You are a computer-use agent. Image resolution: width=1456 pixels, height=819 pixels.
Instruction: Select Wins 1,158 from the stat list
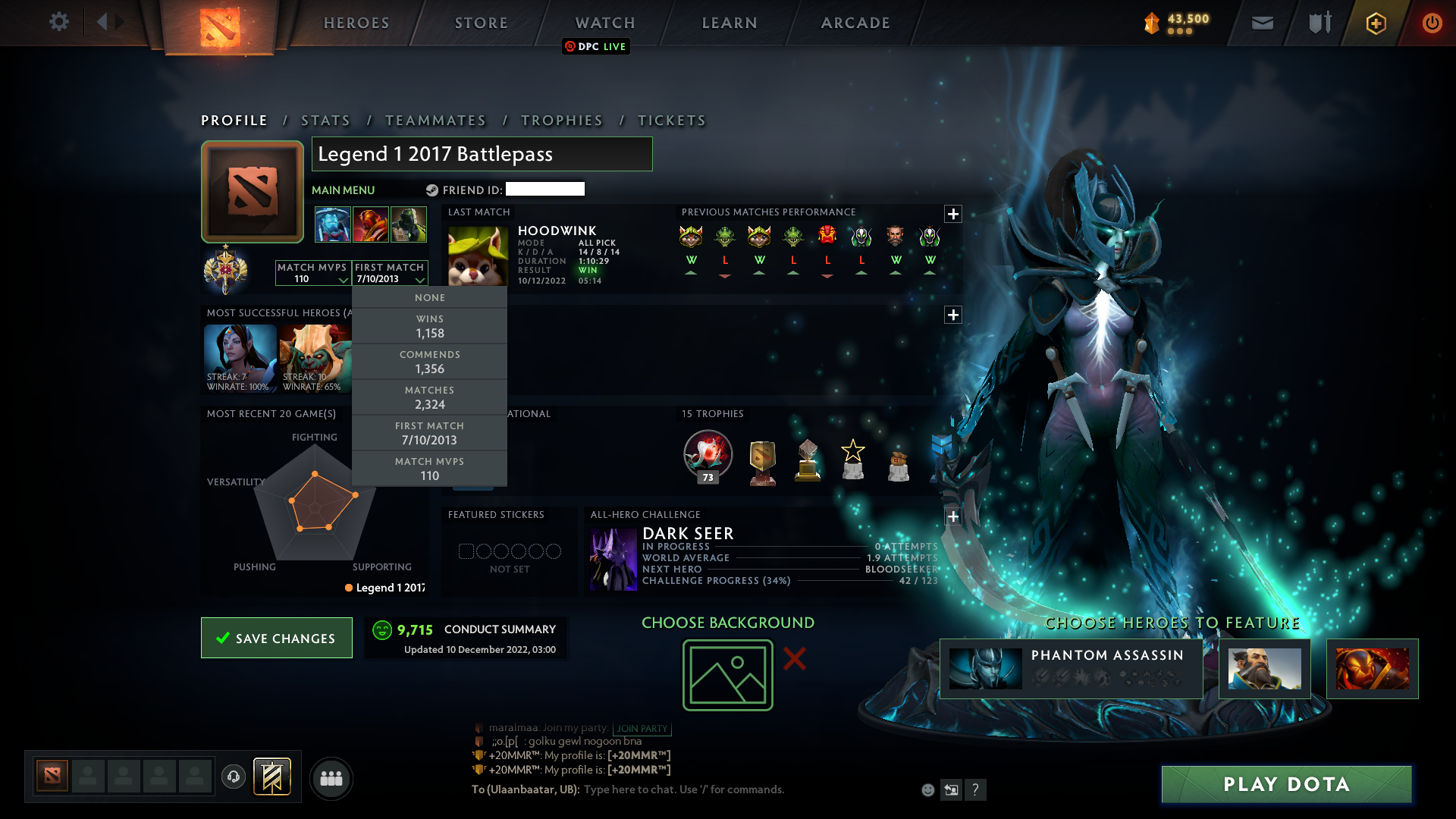429,326
